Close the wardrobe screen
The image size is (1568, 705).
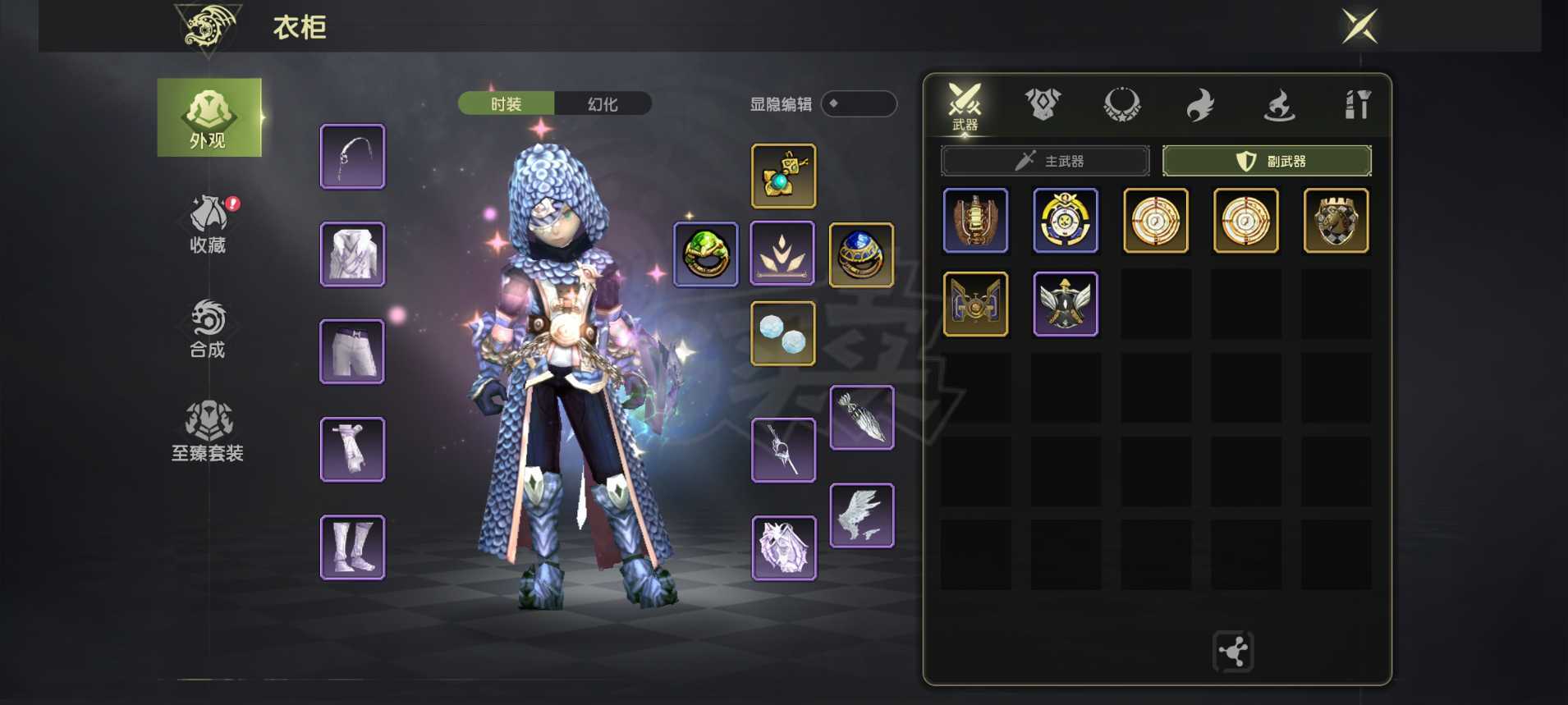[x=1359, y=26]
